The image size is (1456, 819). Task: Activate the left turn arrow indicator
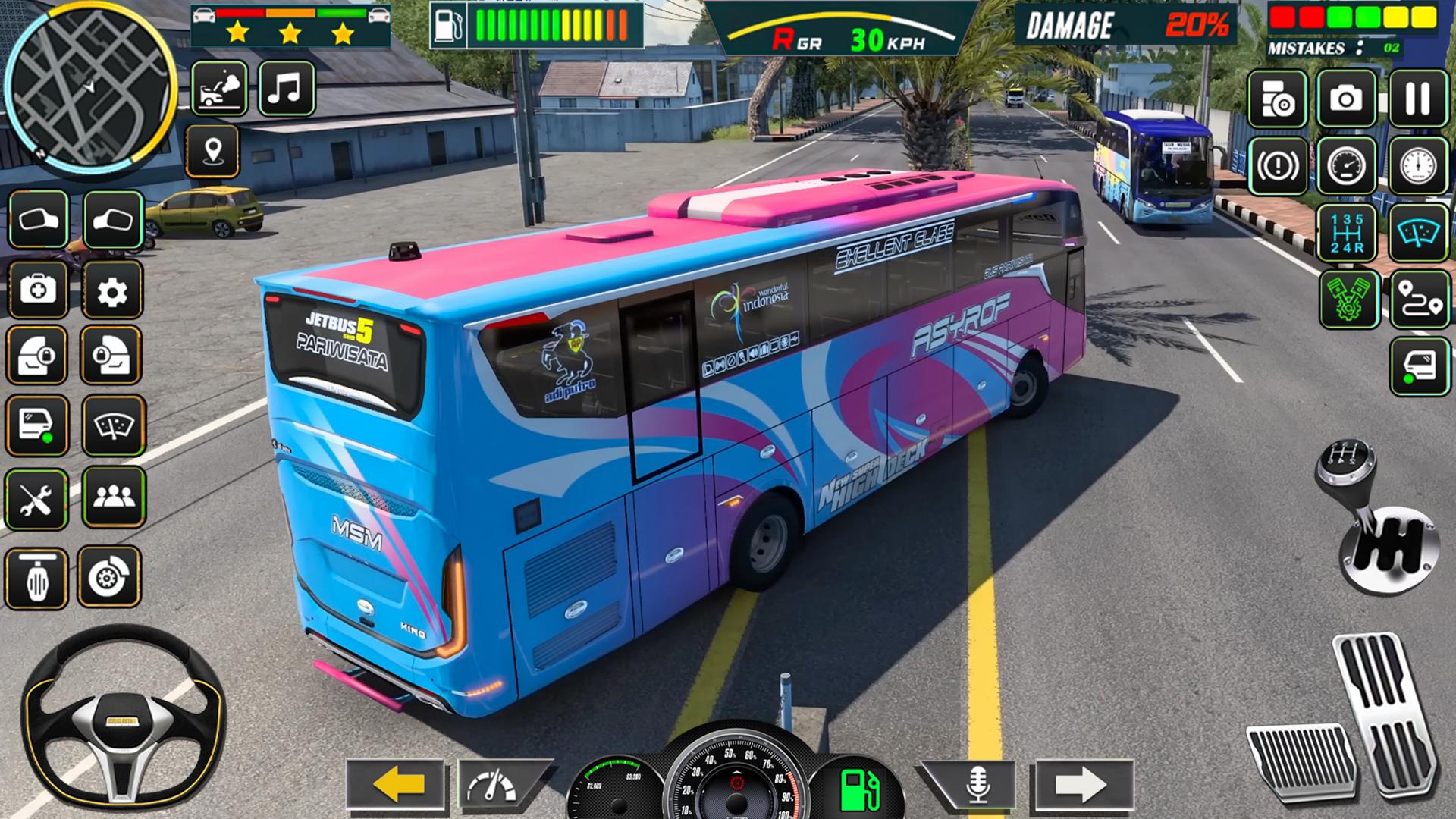396,784
